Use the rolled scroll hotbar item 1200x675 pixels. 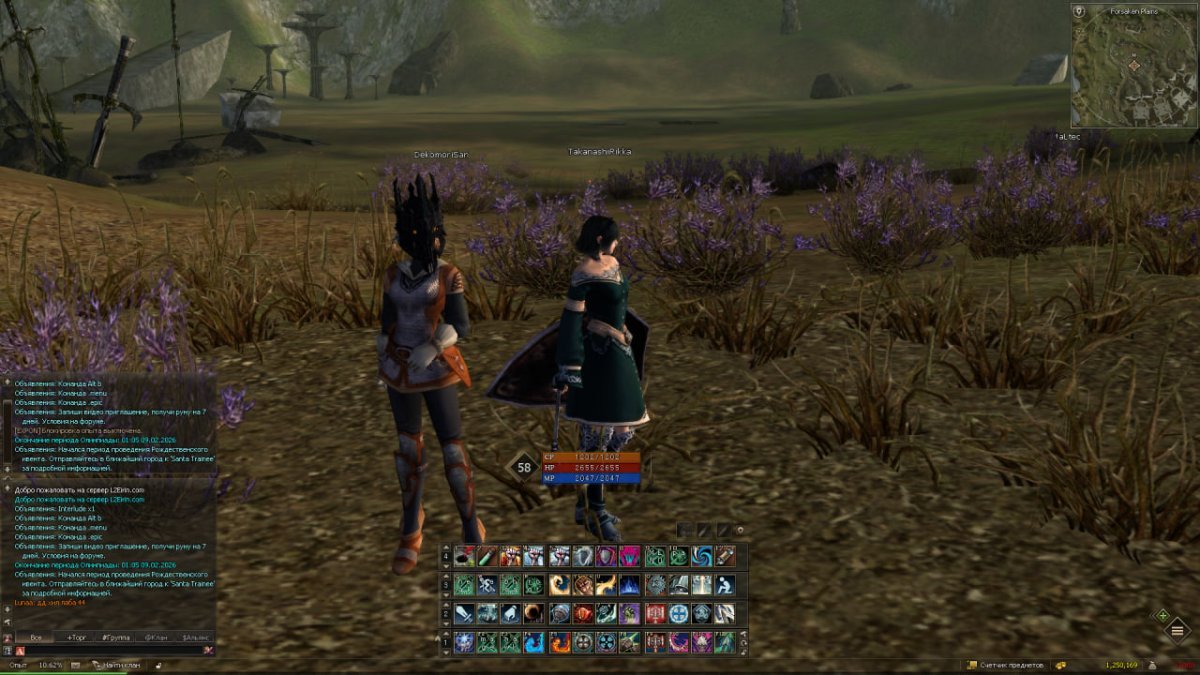coord(726,556)
